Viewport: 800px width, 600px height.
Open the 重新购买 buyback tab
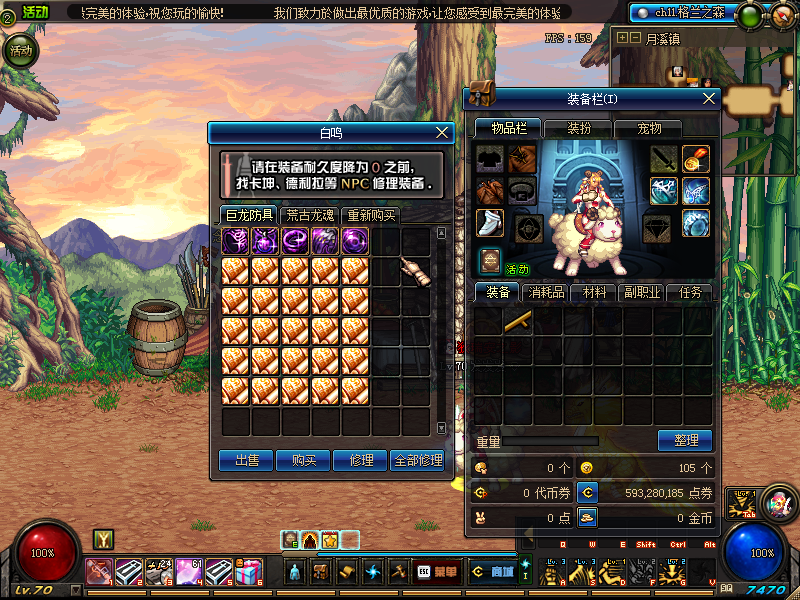point(370,215)
